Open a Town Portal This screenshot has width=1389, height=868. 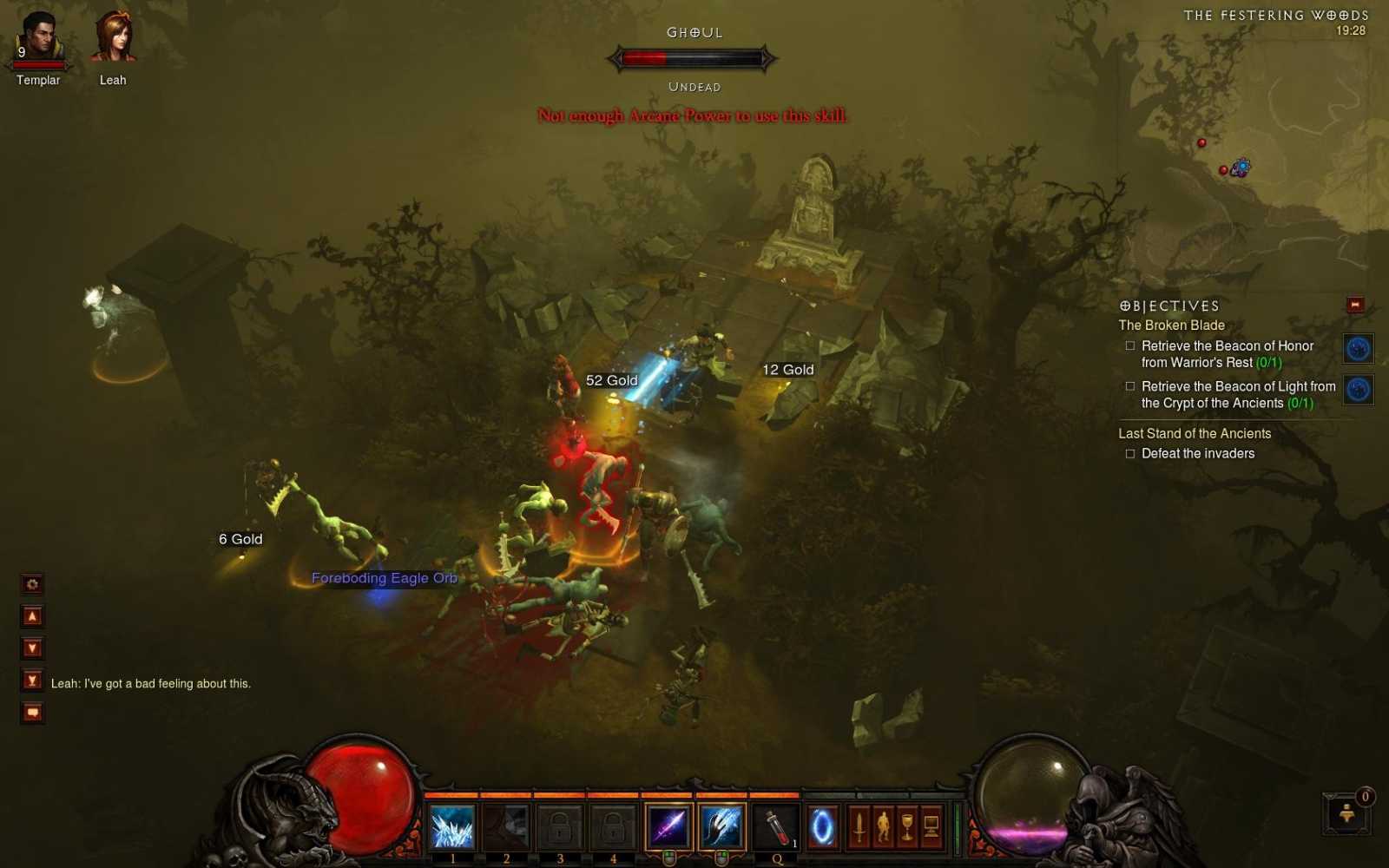pyautogui.click(x=822, y=825)
